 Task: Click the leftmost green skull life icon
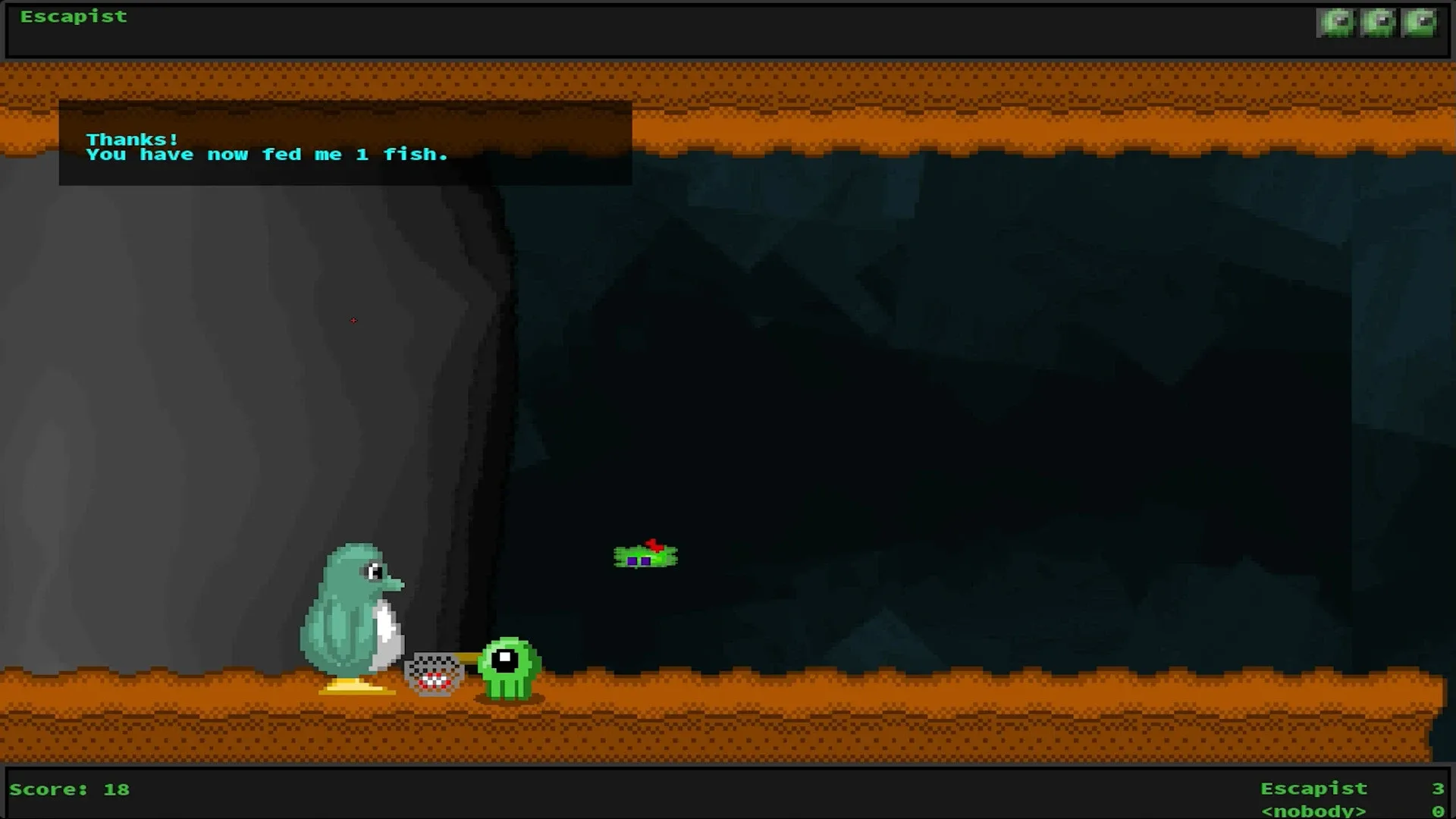point(1337,22)
